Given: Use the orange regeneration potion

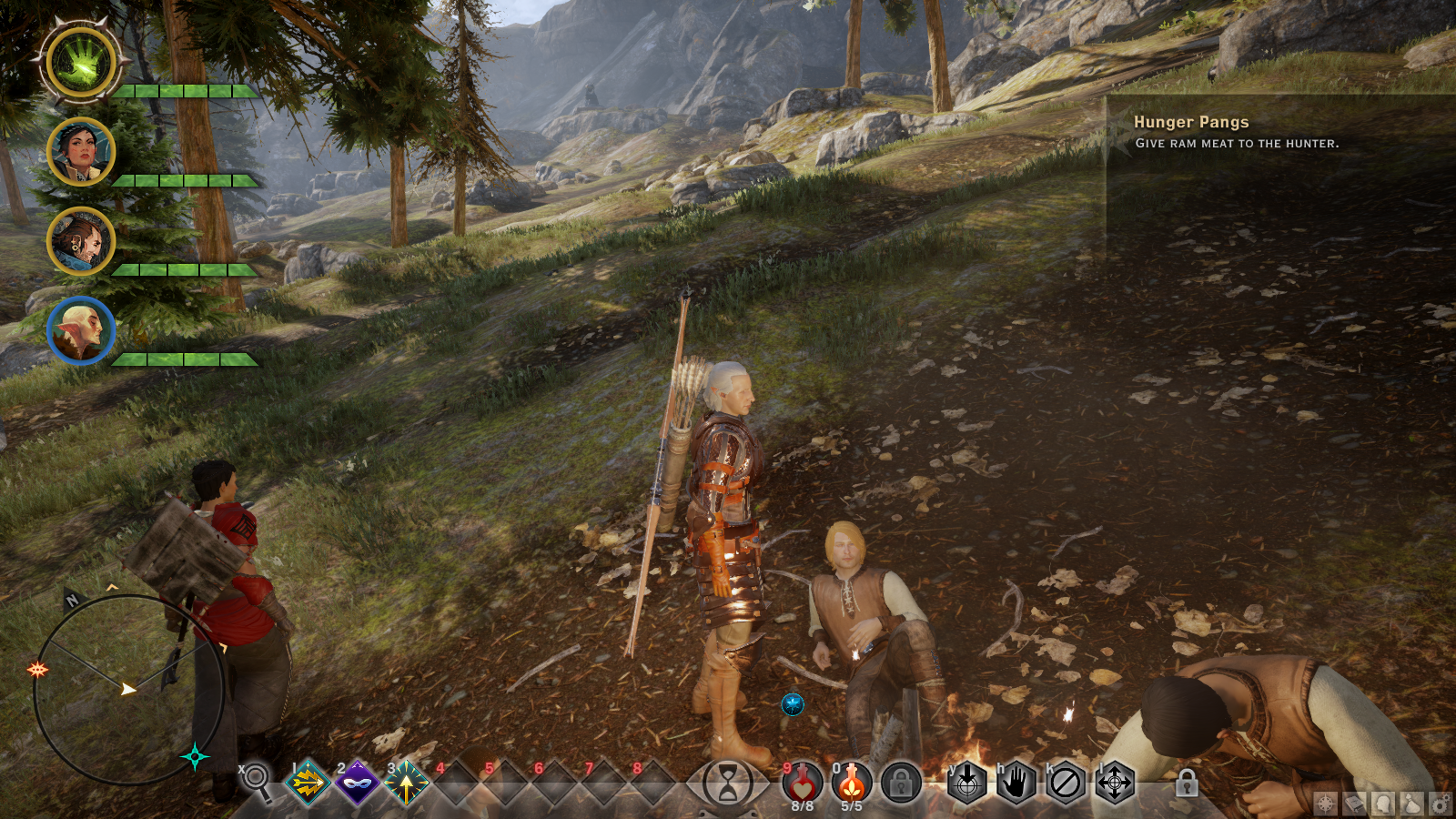Looking at the screenshot, I should [852, 783].
